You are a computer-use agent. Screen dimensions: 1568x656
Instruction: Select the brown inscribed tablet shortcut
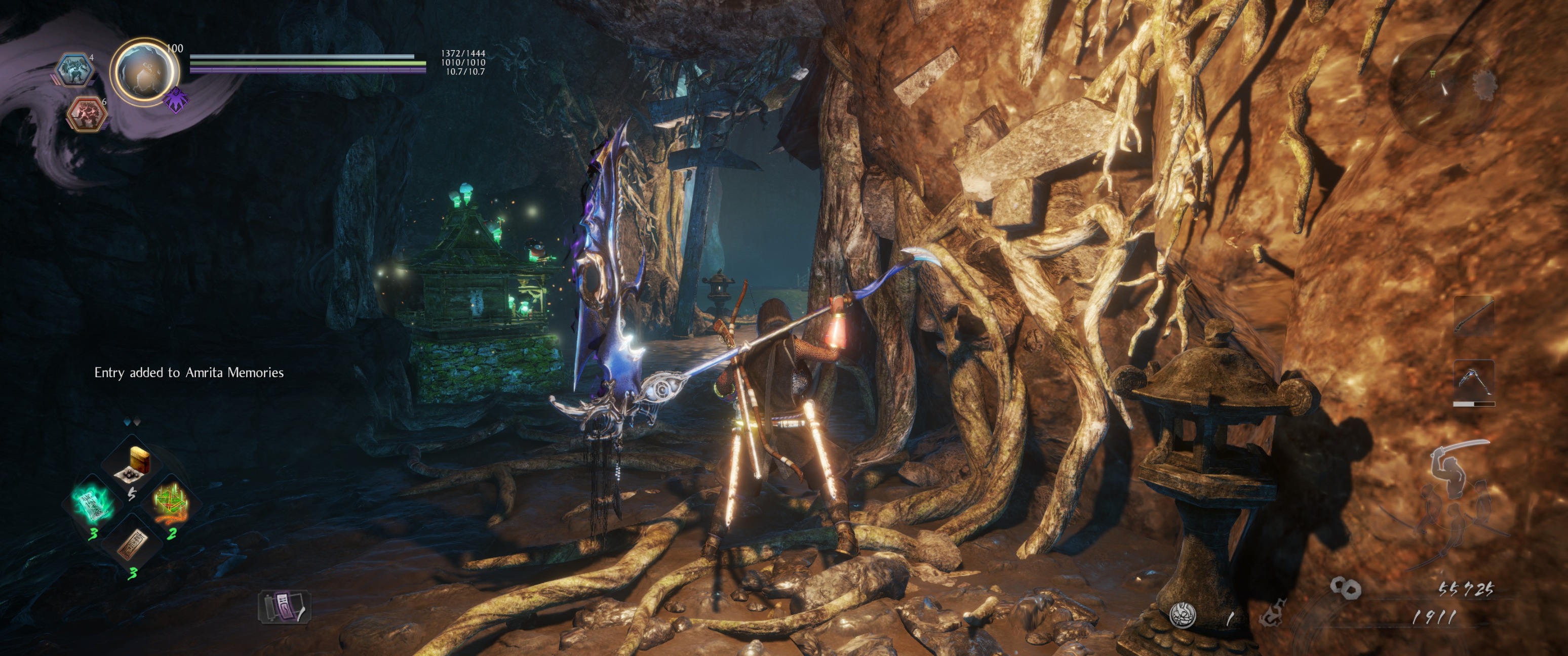click(132, 544)
